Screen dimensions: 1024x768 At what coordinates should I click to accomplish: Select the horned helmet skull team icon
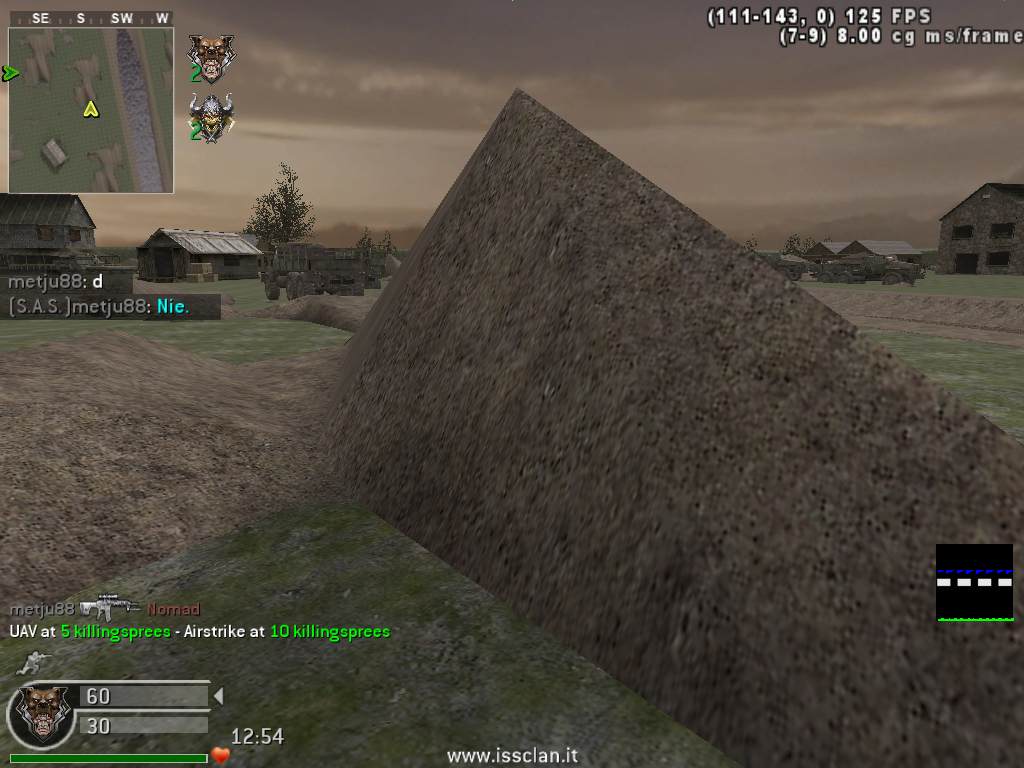211,118
